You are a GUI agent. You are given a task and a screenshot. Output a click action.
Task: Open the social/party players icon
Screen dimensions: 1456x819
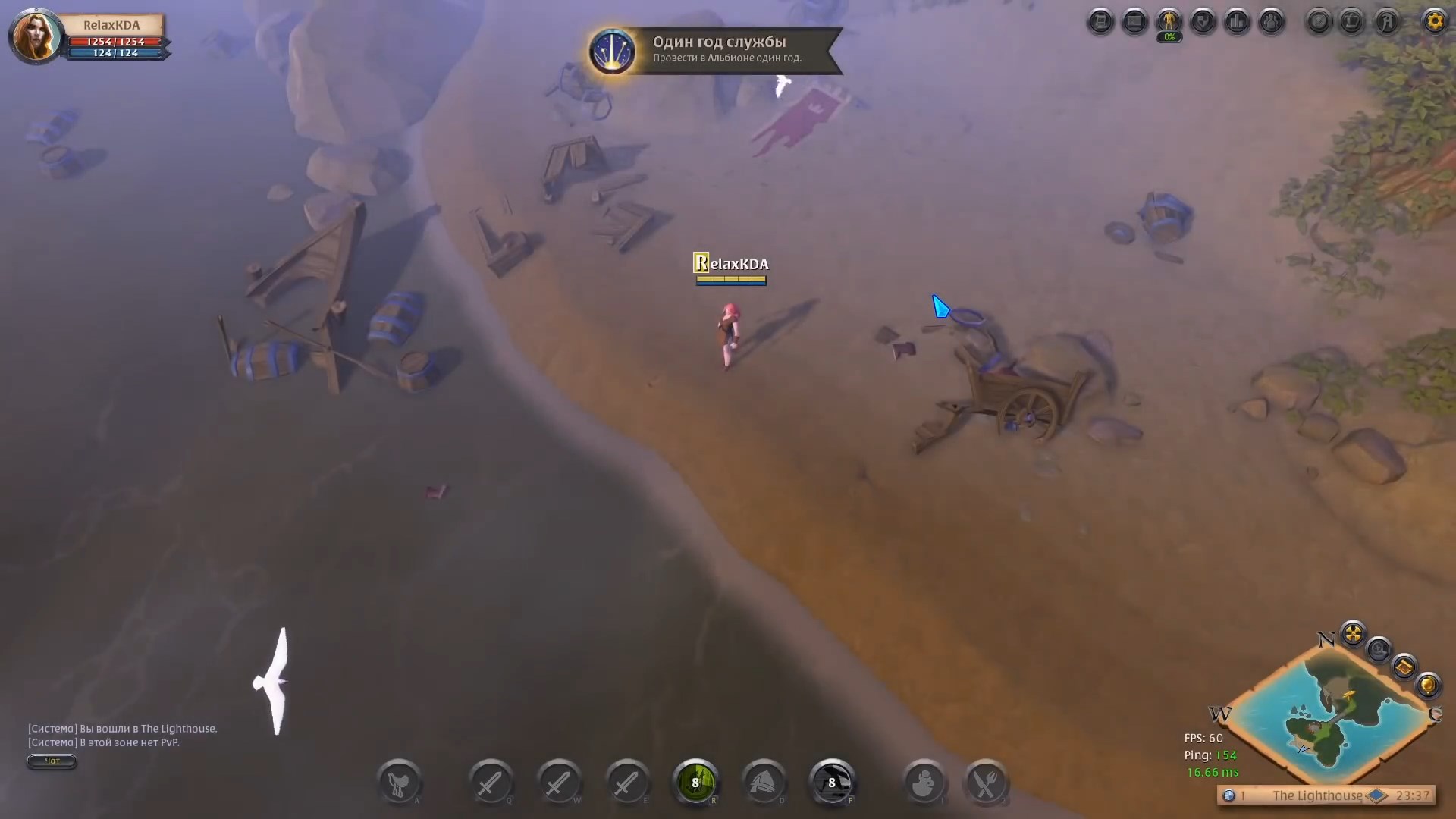(1273, 21)
